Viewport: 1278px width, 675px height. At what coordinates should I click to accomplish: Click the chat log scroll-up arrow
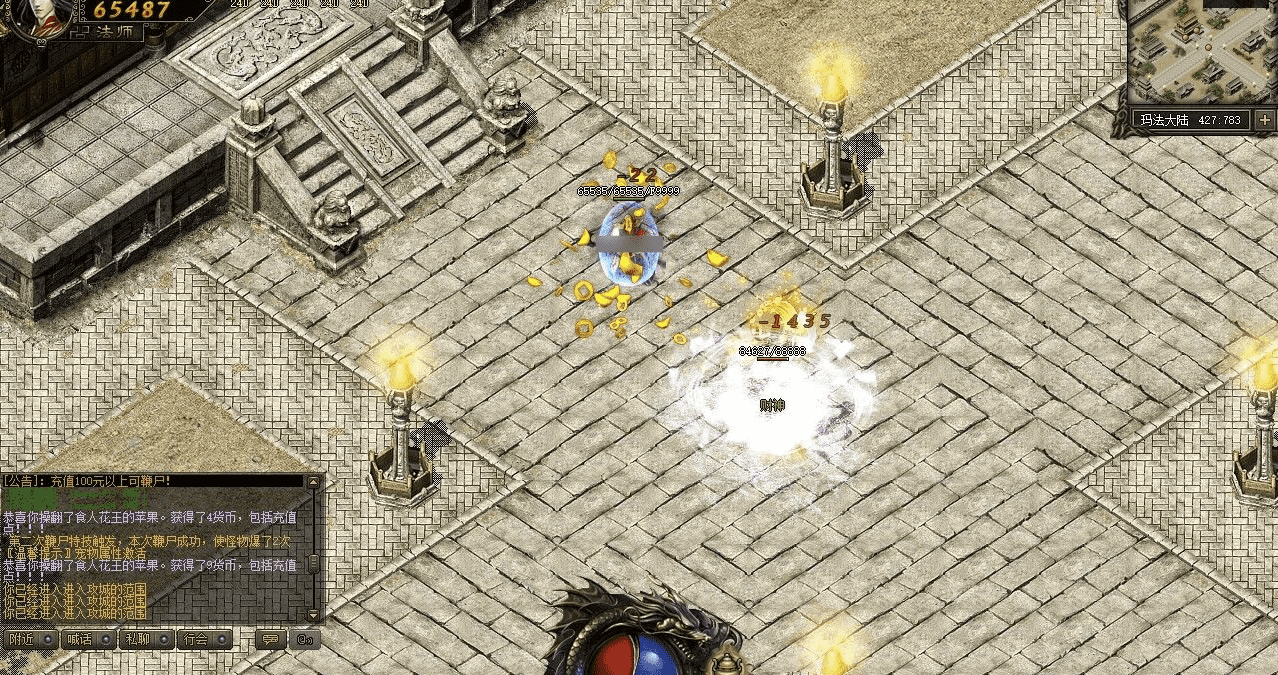click(315, 483)
